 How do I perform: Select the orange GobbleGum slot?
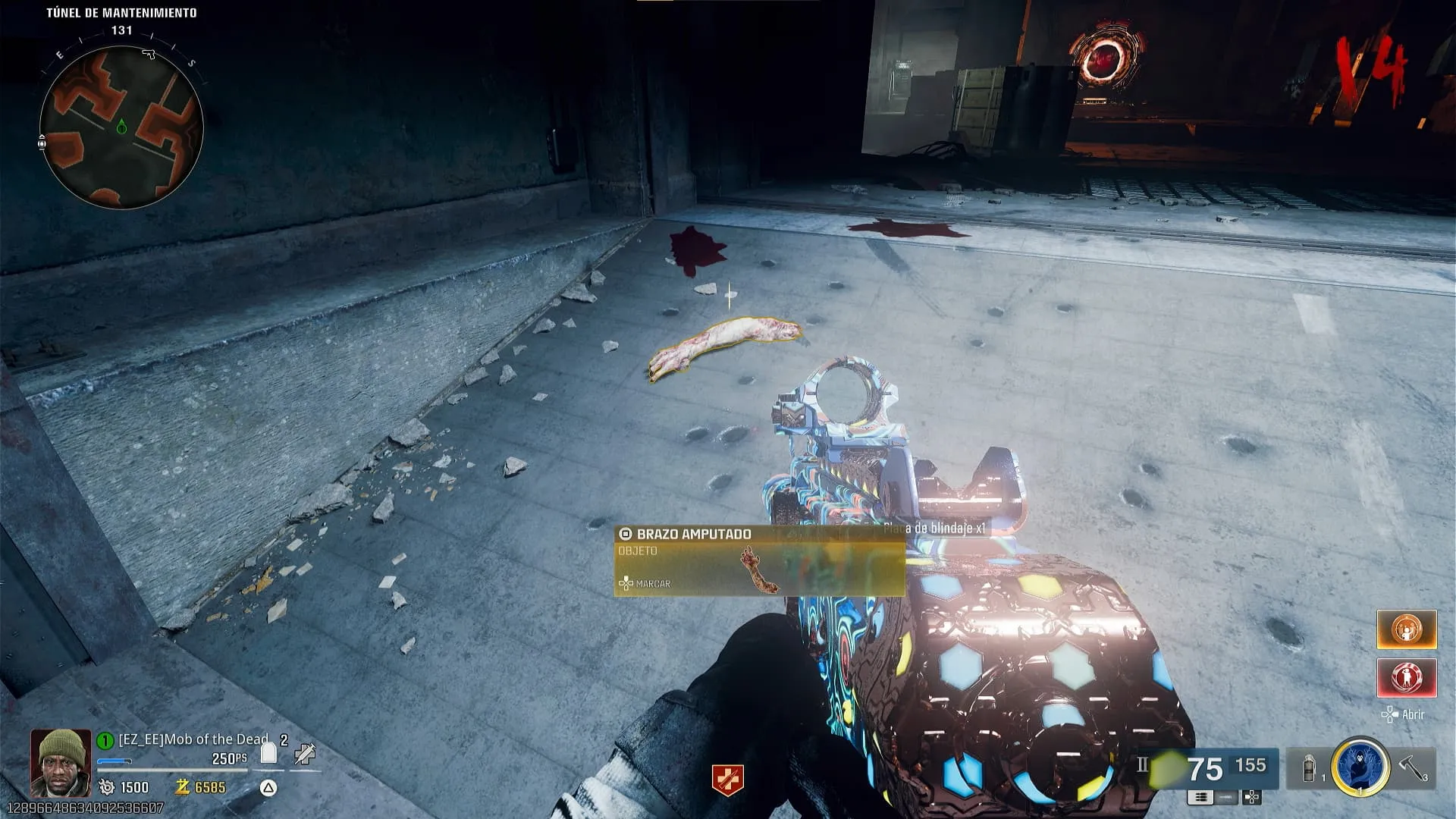[x=1406, y=629]
